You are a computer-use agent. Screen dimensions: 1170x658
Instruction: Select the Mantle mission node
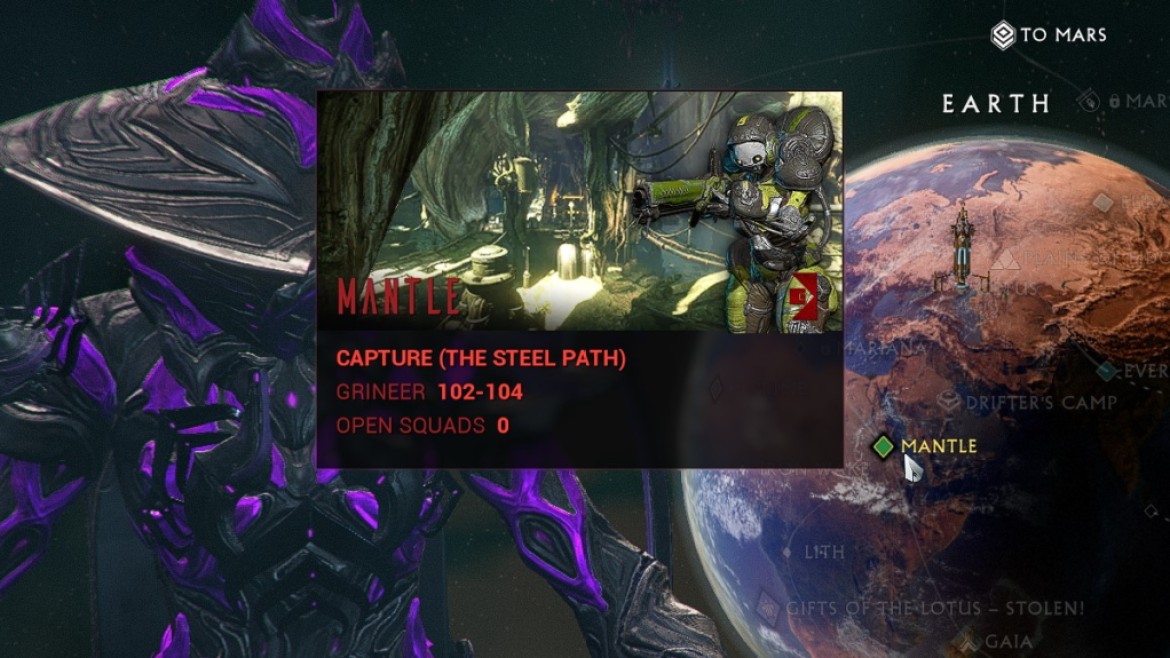(883, 446)
